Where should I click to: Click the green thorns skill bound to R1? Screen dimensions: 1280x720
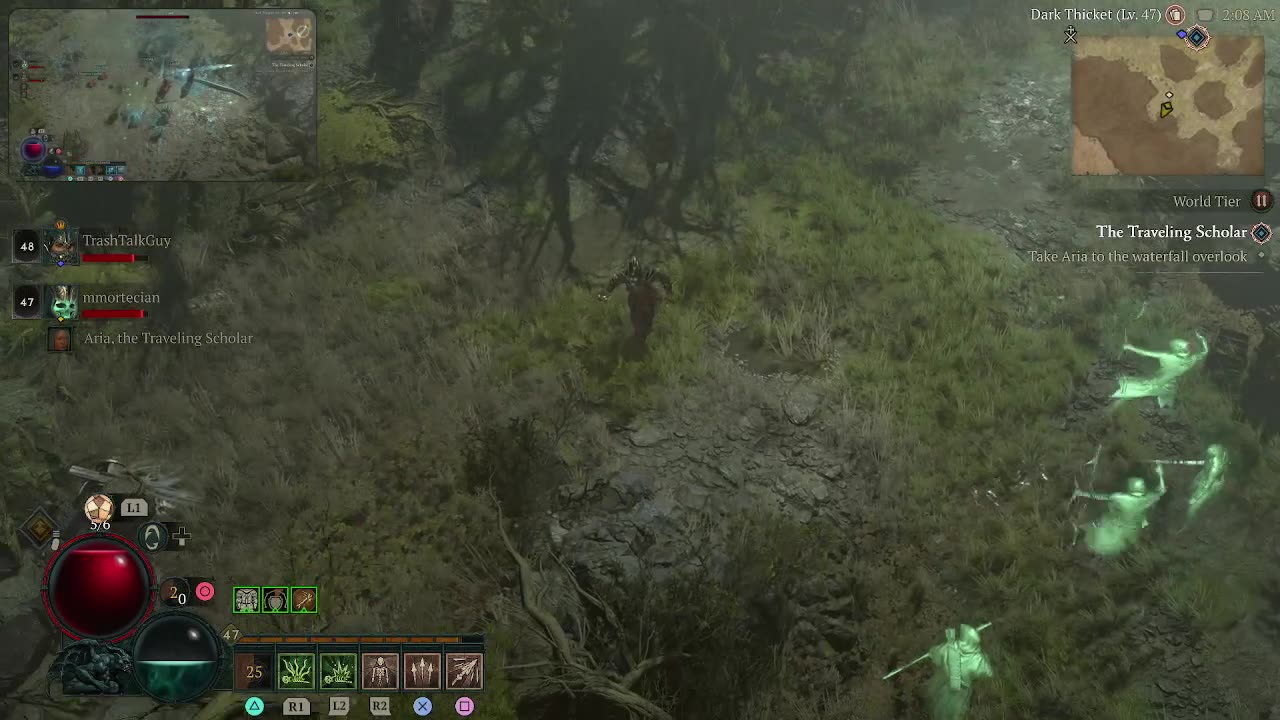(x=296, y=670)
